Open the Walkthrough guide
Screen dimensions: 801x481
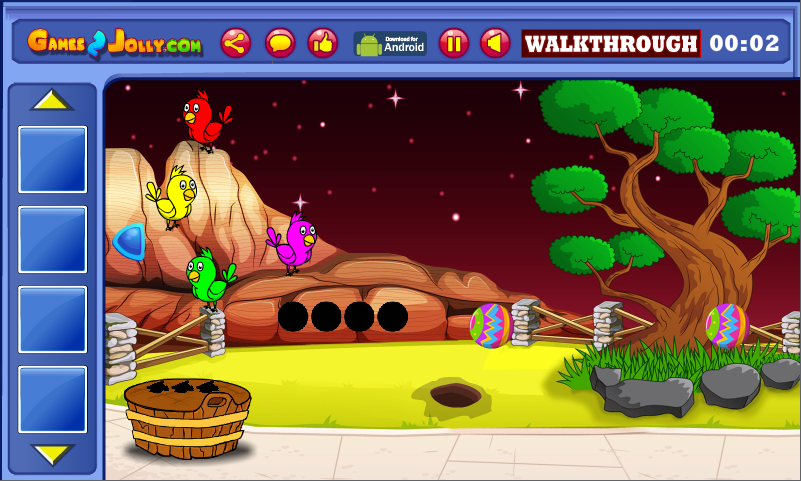click(610, 44)
